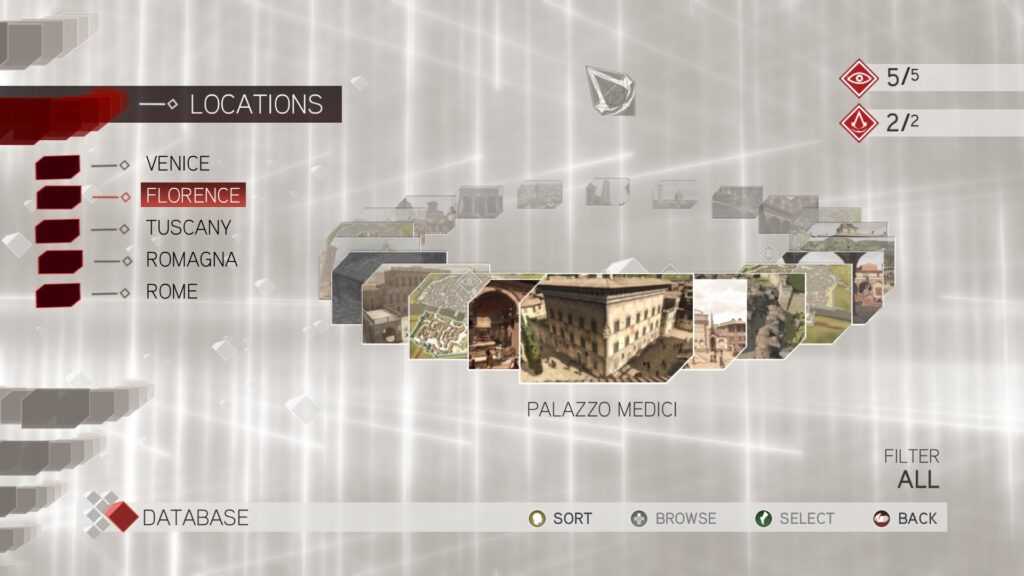Choose Florence in the locations list
Screen dimensions: 1024x576
pos(192,195)
